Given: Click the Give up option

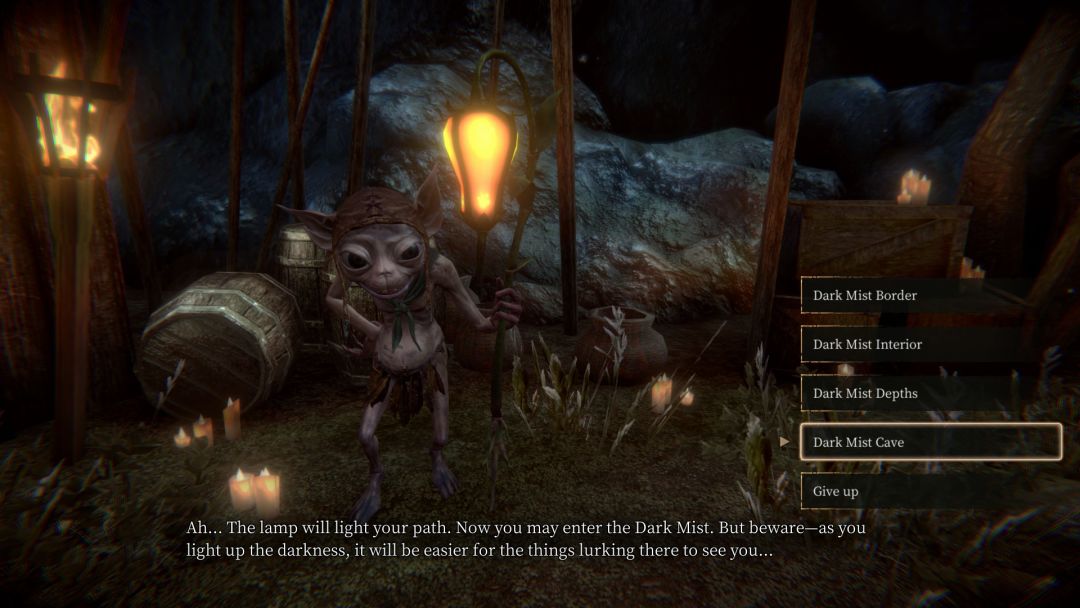Looking at the screenshot, I should tap(930, 491).
